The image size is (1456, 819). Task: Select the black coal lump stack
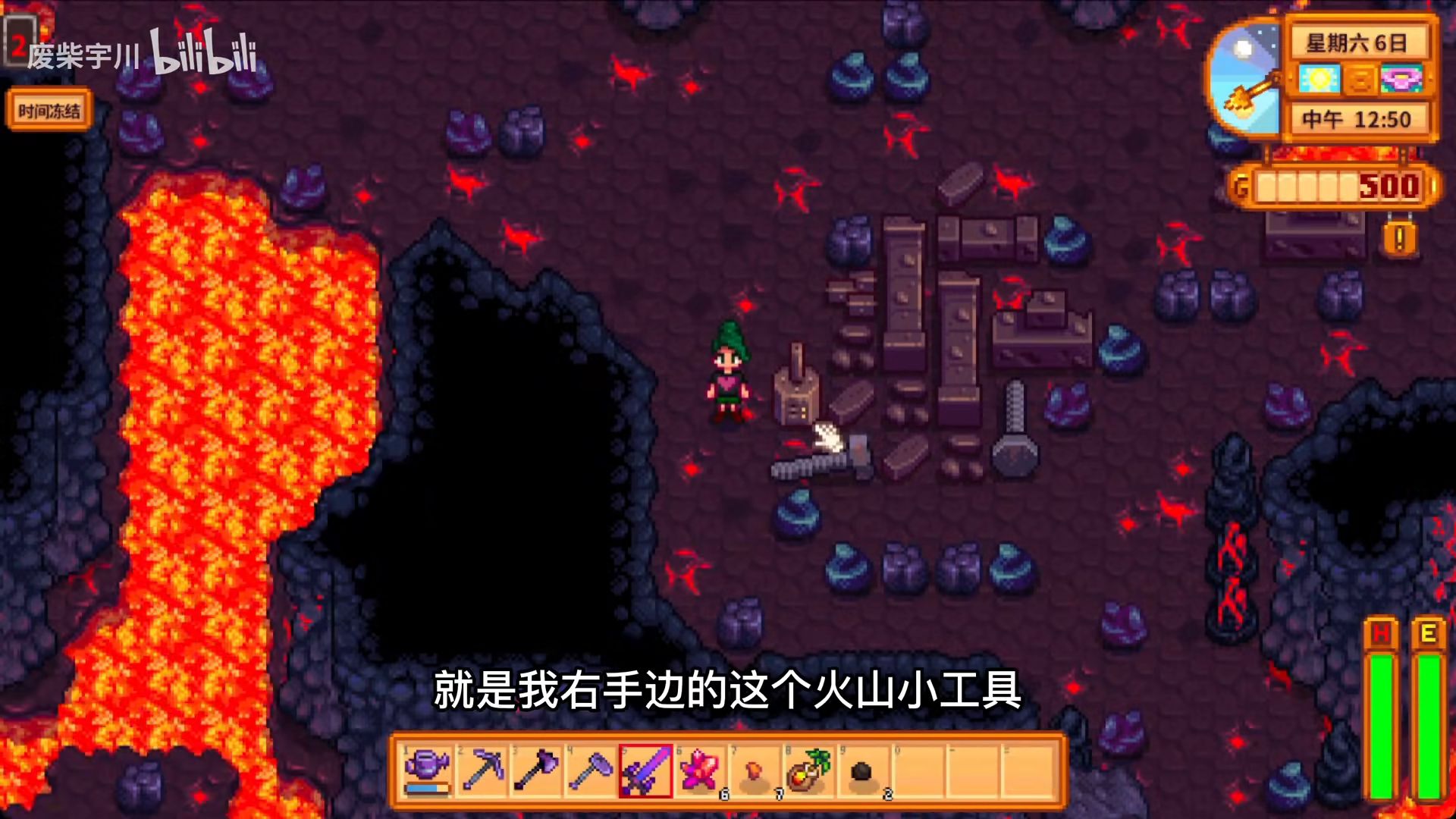click(x=862, y=770)
